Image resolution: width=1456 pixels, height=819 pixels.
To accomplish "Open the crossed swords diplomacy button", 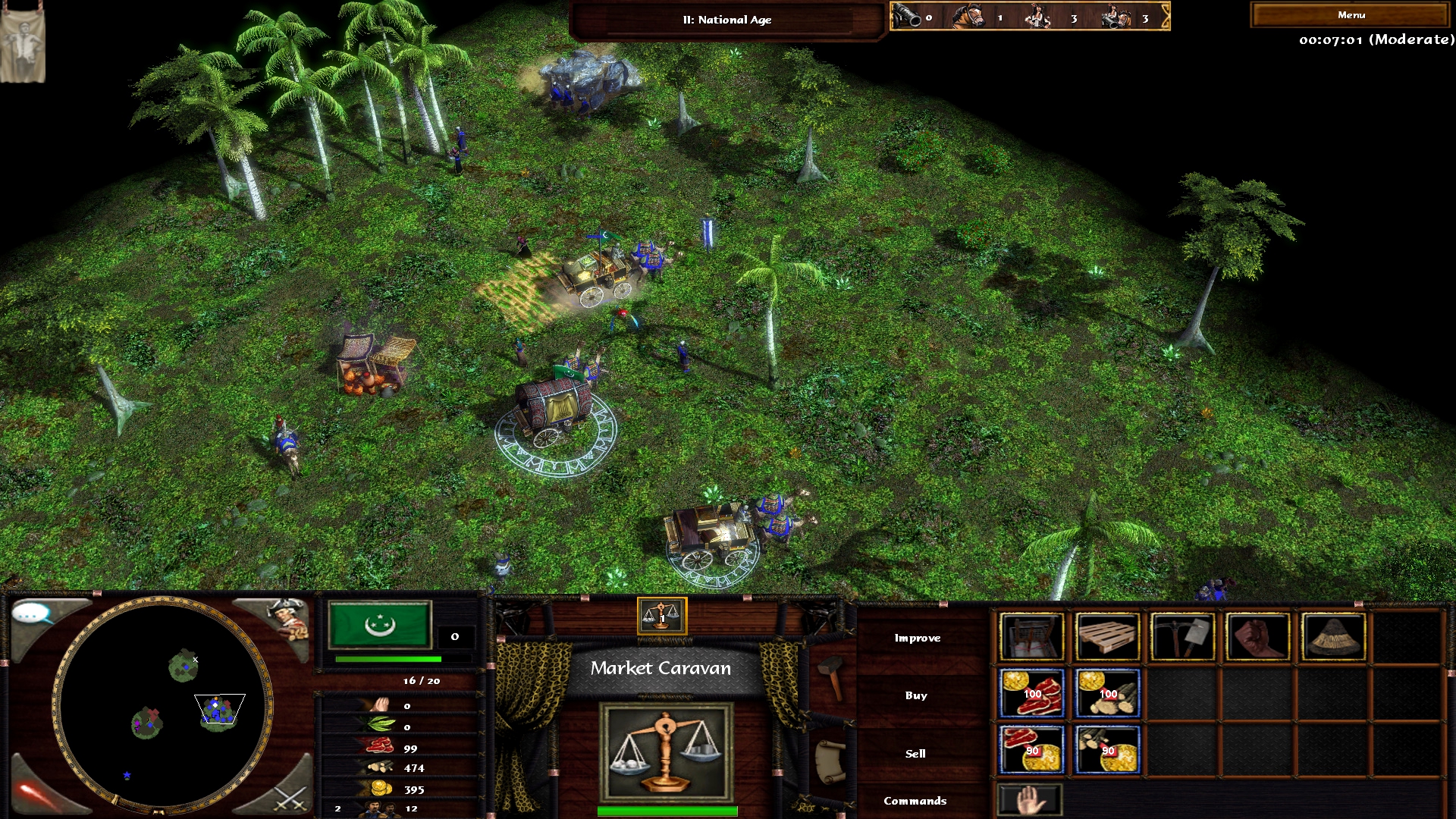I will (289, 798).
